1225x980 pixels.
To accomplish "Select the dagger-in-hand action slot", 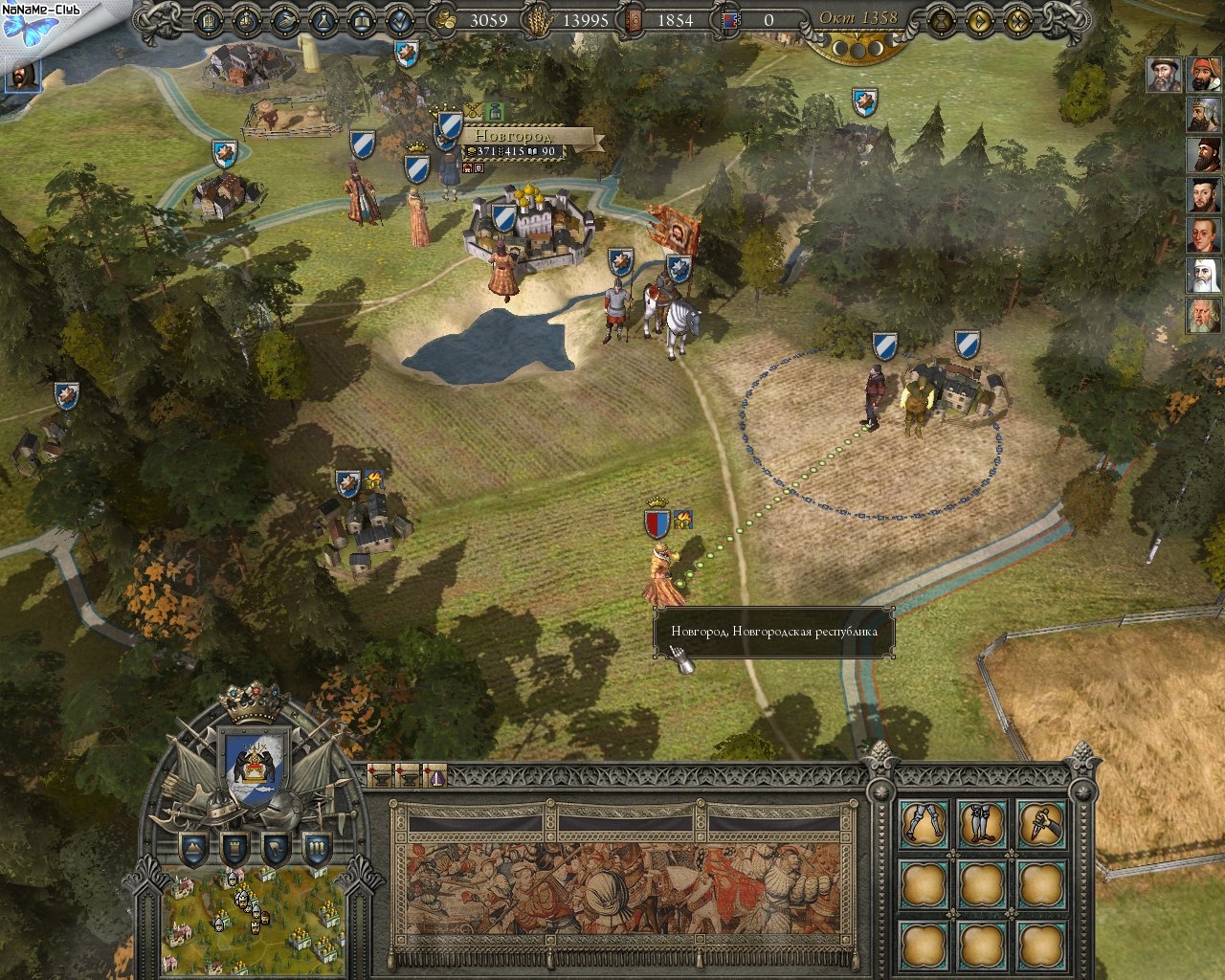I will pyautogui.click(x=1036, y=823).
